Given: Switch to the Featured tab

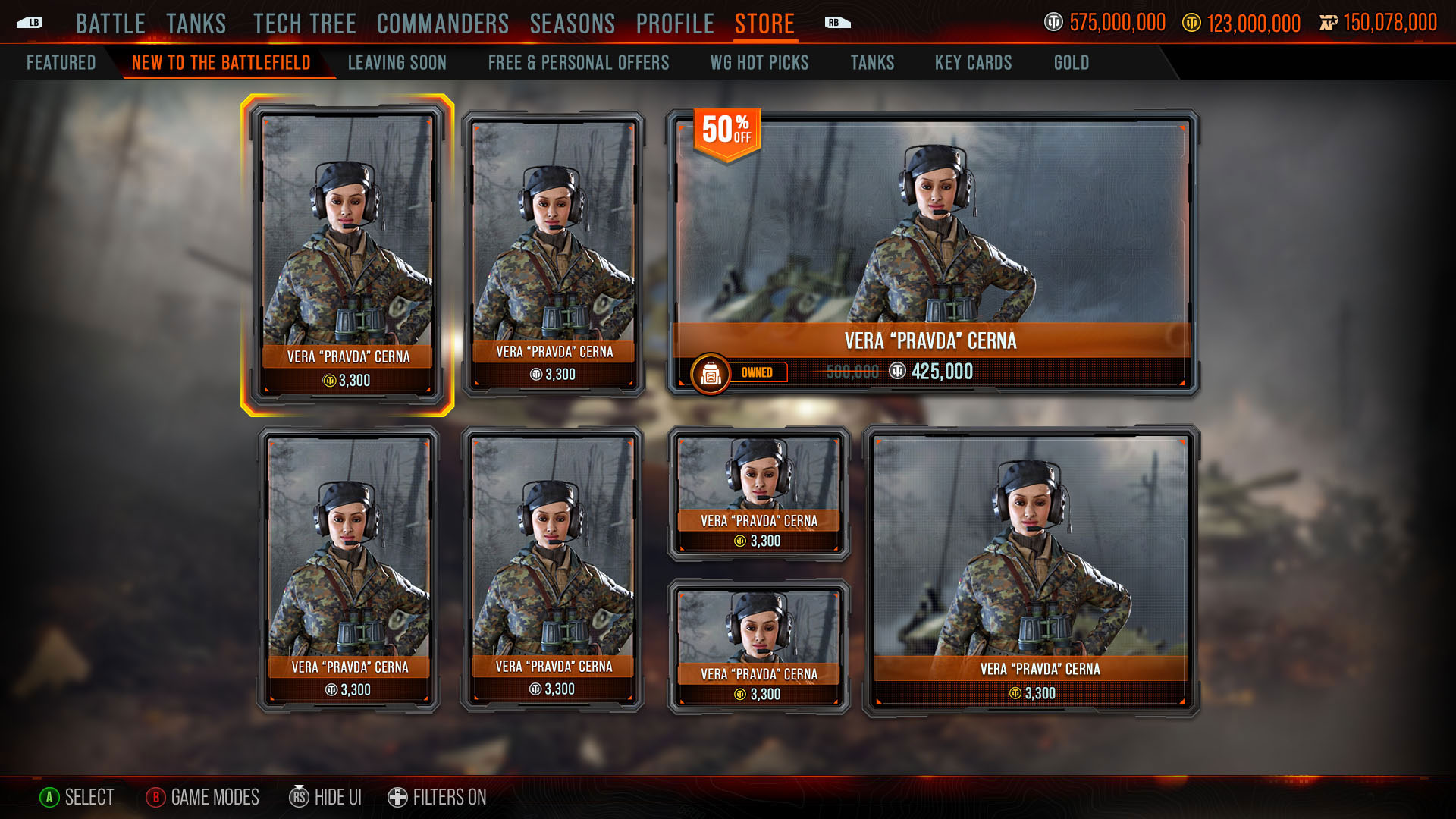Looking at the screenshot, I should point(61,63).
